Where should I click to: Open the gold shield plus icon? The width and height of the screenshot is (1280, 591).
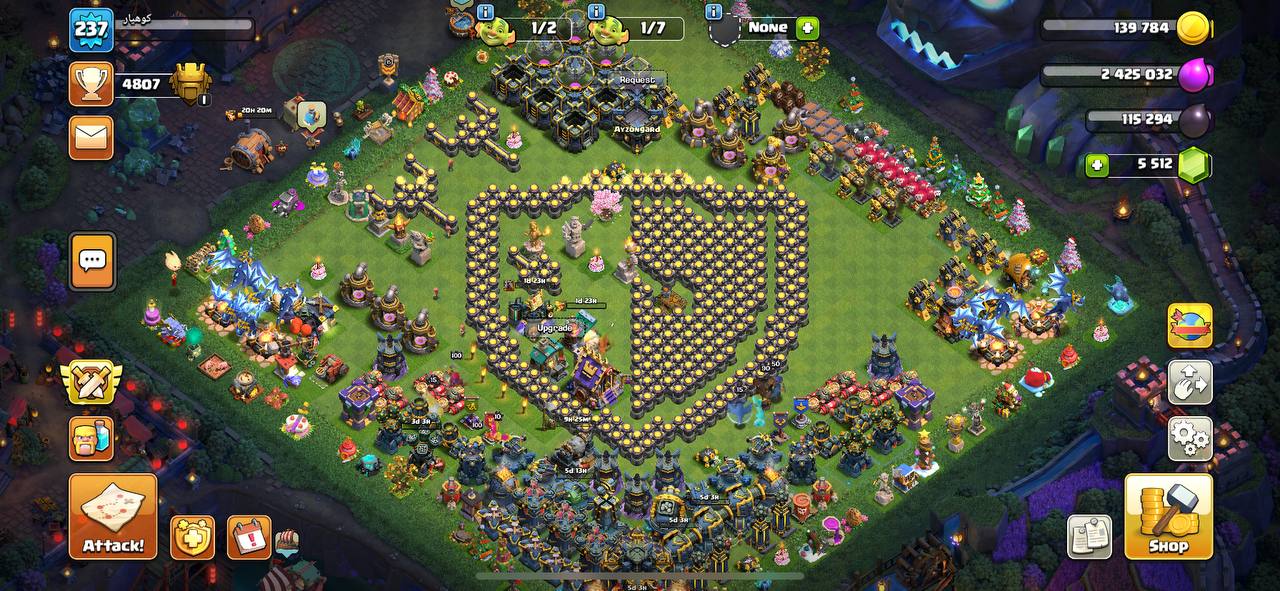click(x=192, y=538)
